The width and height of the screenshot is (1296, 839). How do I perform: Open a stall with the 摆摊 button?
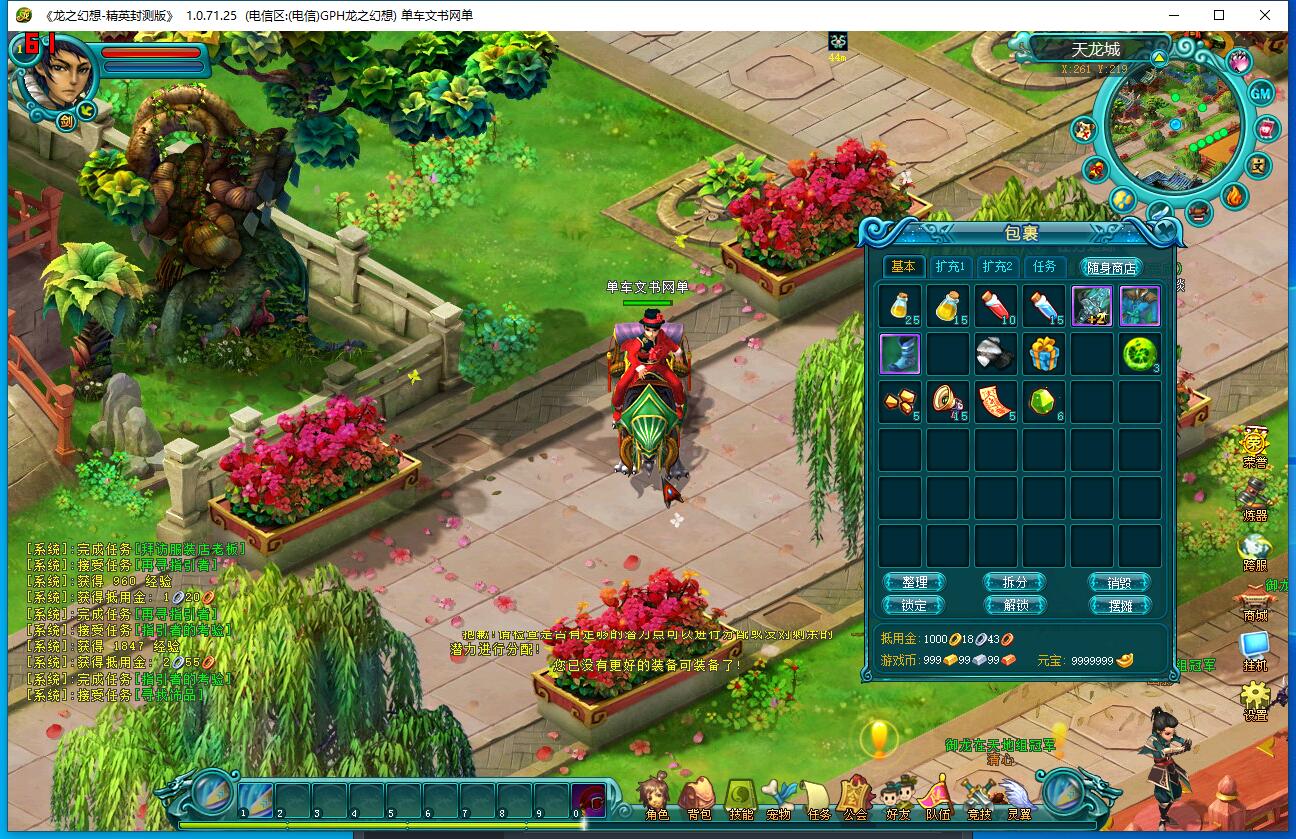[x=1119, y=605]
